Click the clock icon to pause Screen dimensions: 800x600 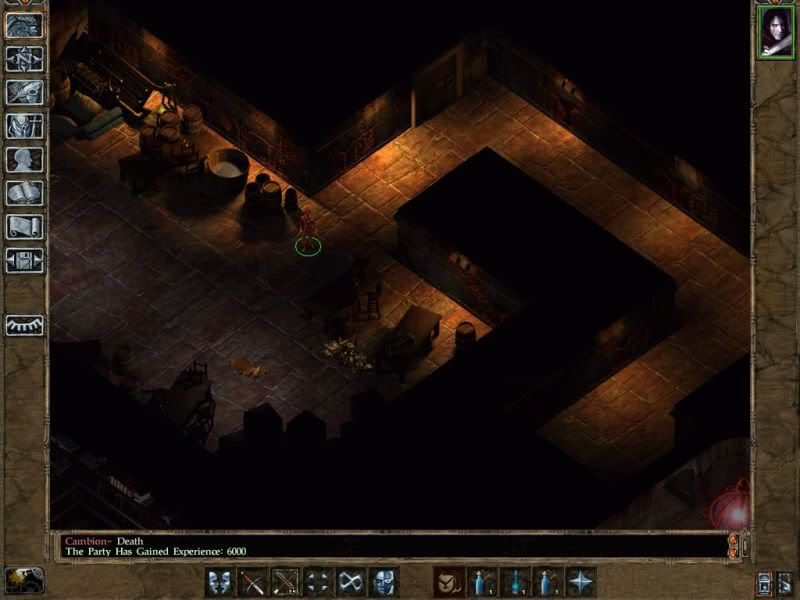20,580
